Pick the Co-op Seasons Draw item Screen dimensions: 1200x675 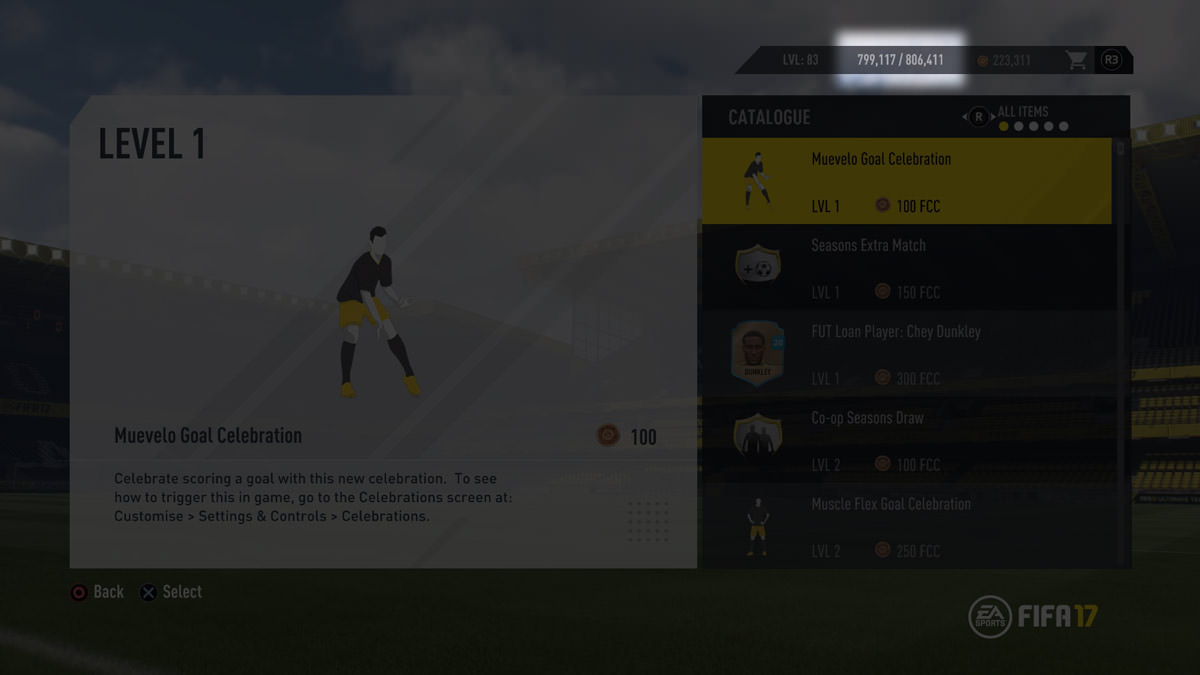click(x=906, y=440)
